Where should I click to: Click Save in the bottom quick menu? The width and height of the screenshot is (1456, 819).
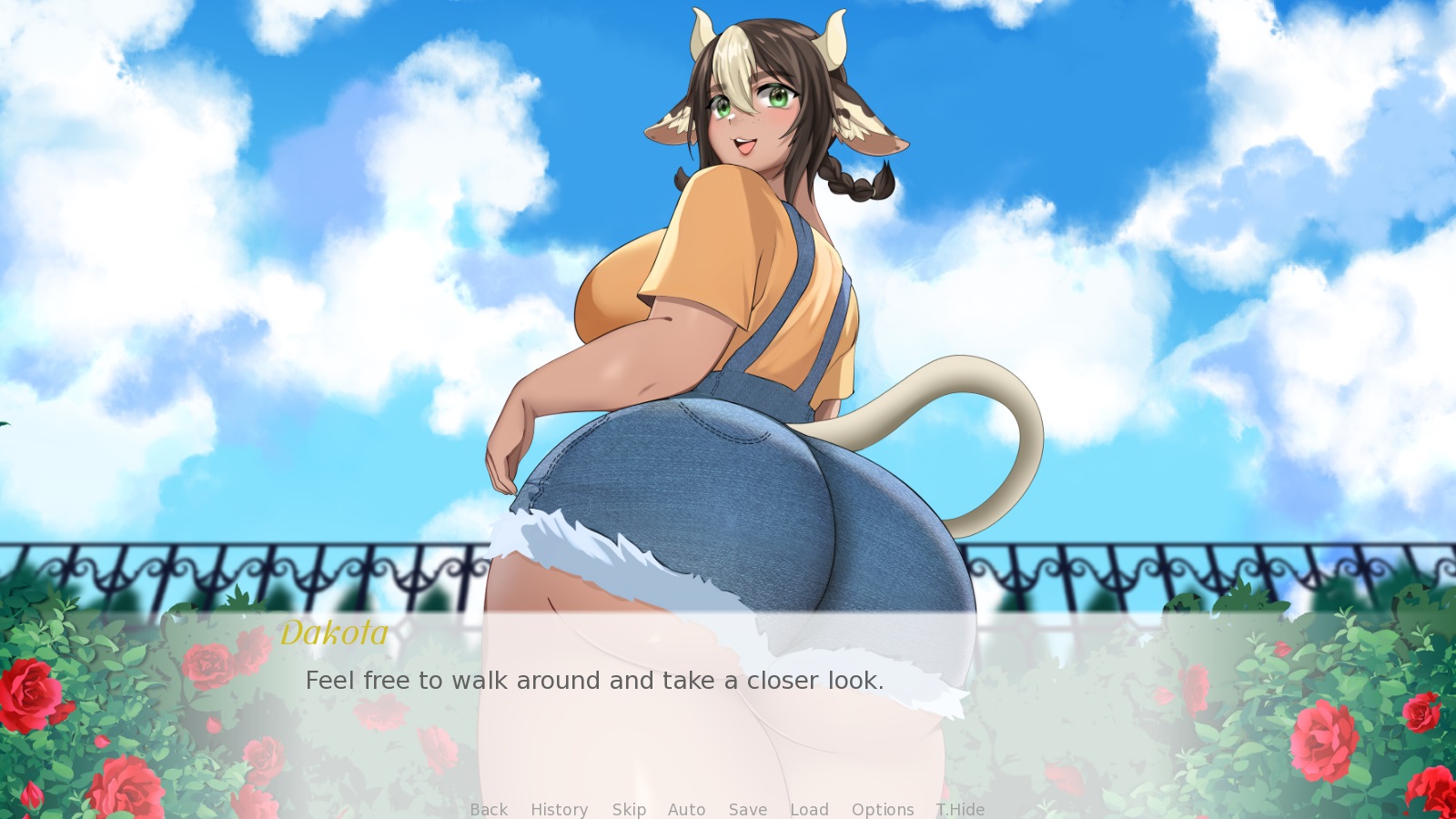pyautogui.click(x=747, y=809)
